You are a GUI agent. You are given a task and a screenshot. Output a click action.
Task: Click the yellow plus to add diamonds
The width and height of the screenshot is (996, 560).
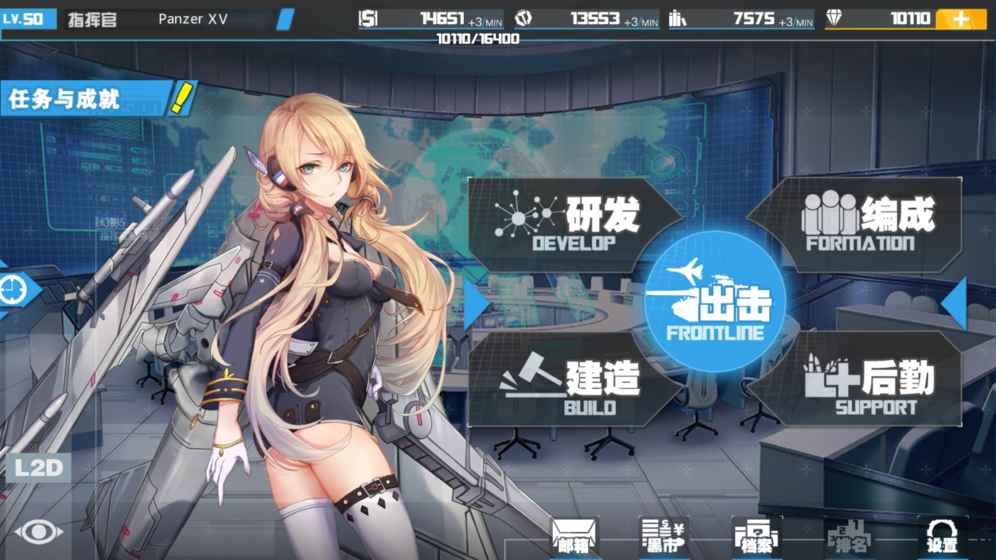pyautogui.click(x=960, y=19)
